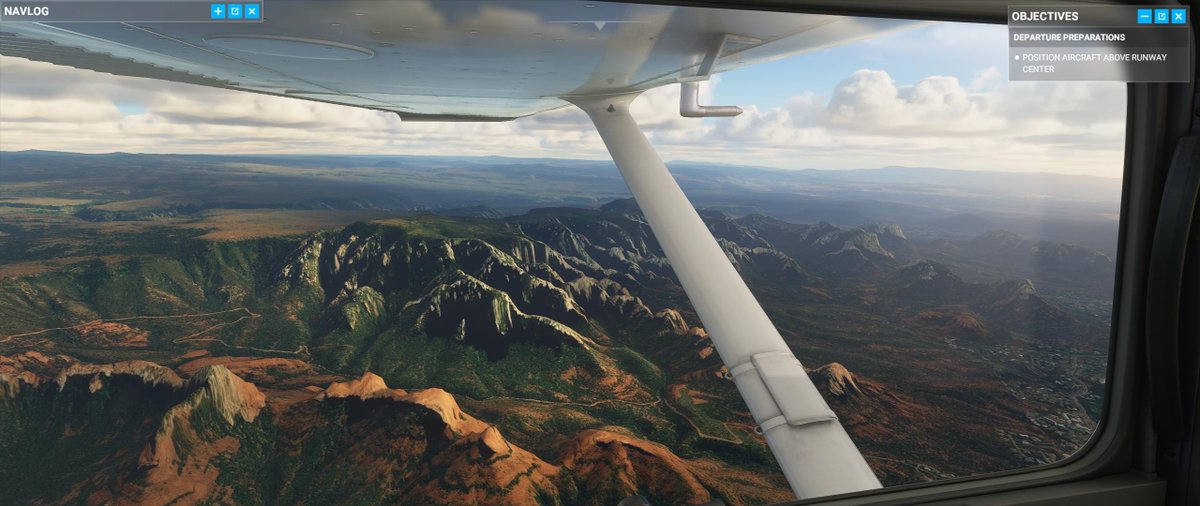Minimize the Objectives panel

[1145, 16]
